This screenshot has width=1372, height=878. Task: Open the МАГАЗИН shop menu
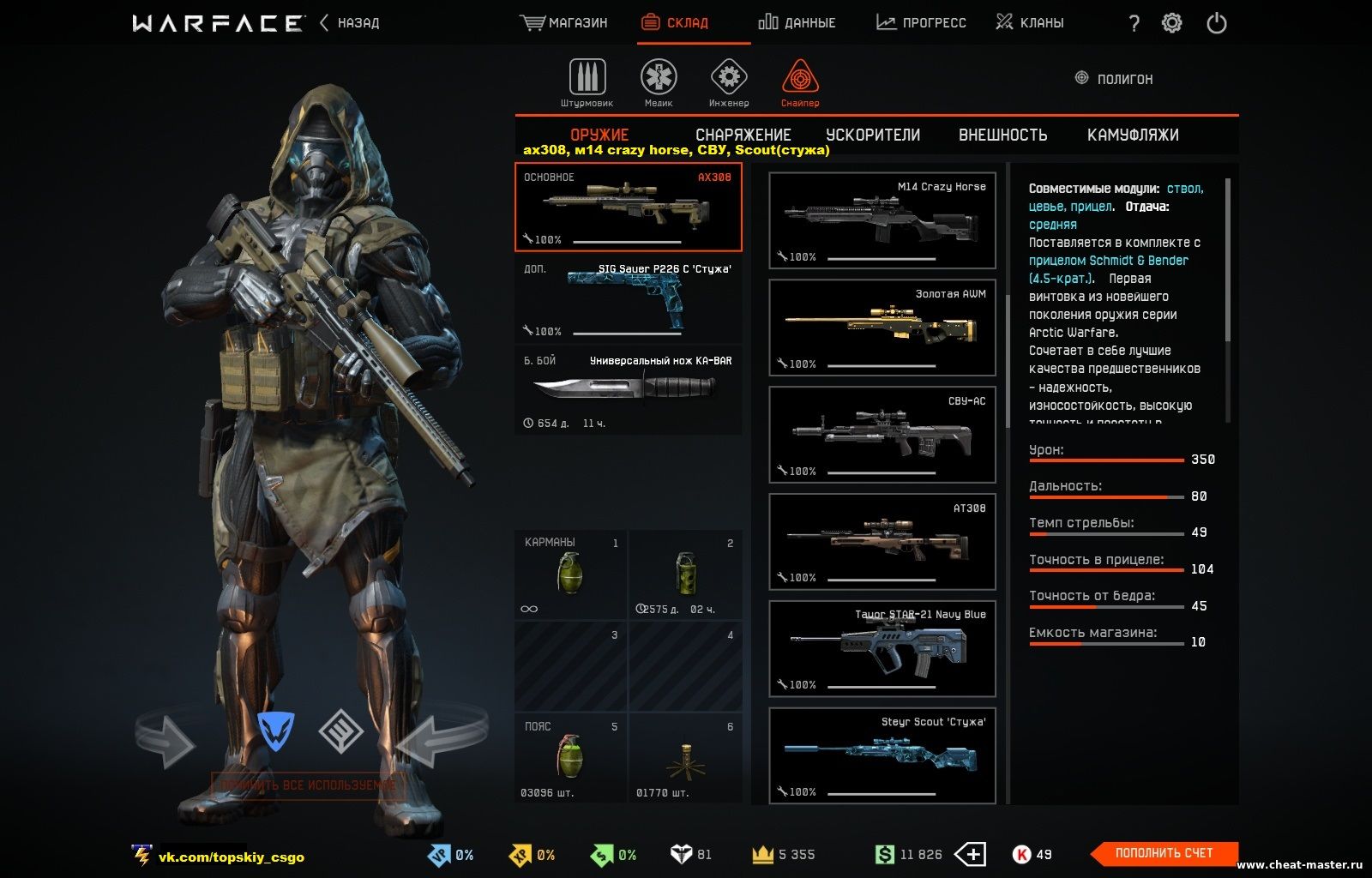564,23
